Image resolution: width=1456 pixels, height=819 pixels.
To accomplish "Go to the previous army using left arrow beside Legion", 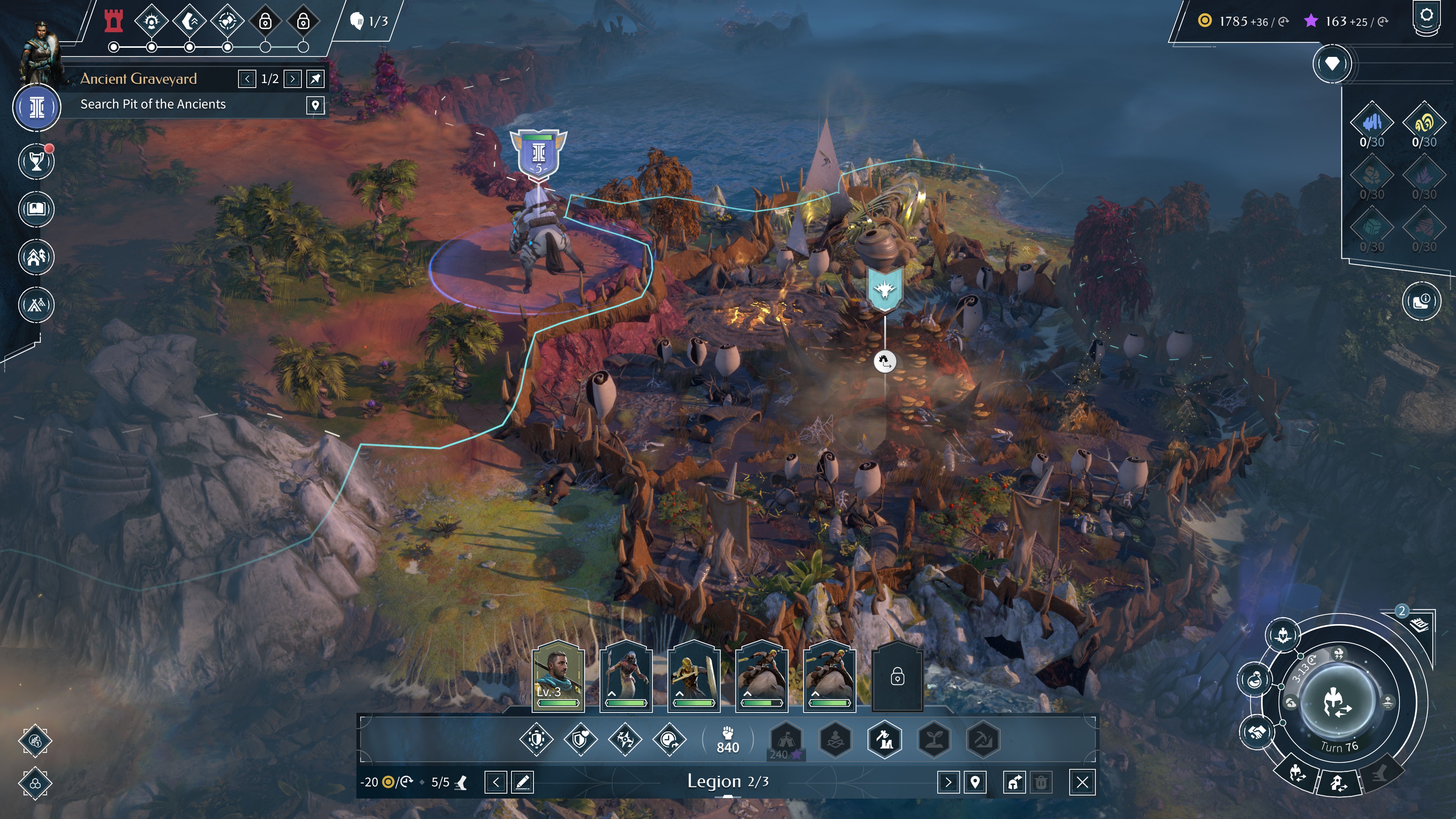I will (495, 782).
